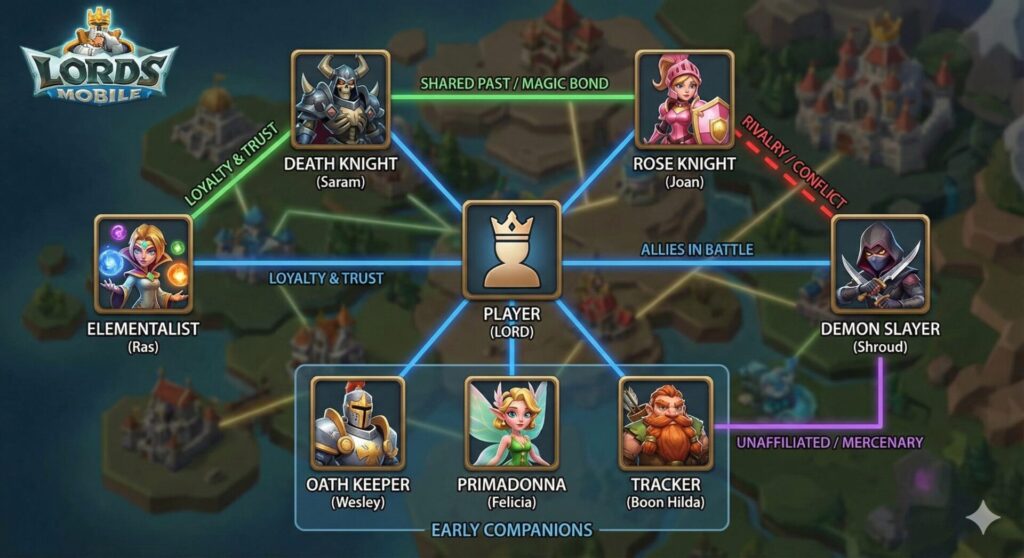Open the Elementalist Ras hero tile
1024x558 pixels.
[143, 263]
